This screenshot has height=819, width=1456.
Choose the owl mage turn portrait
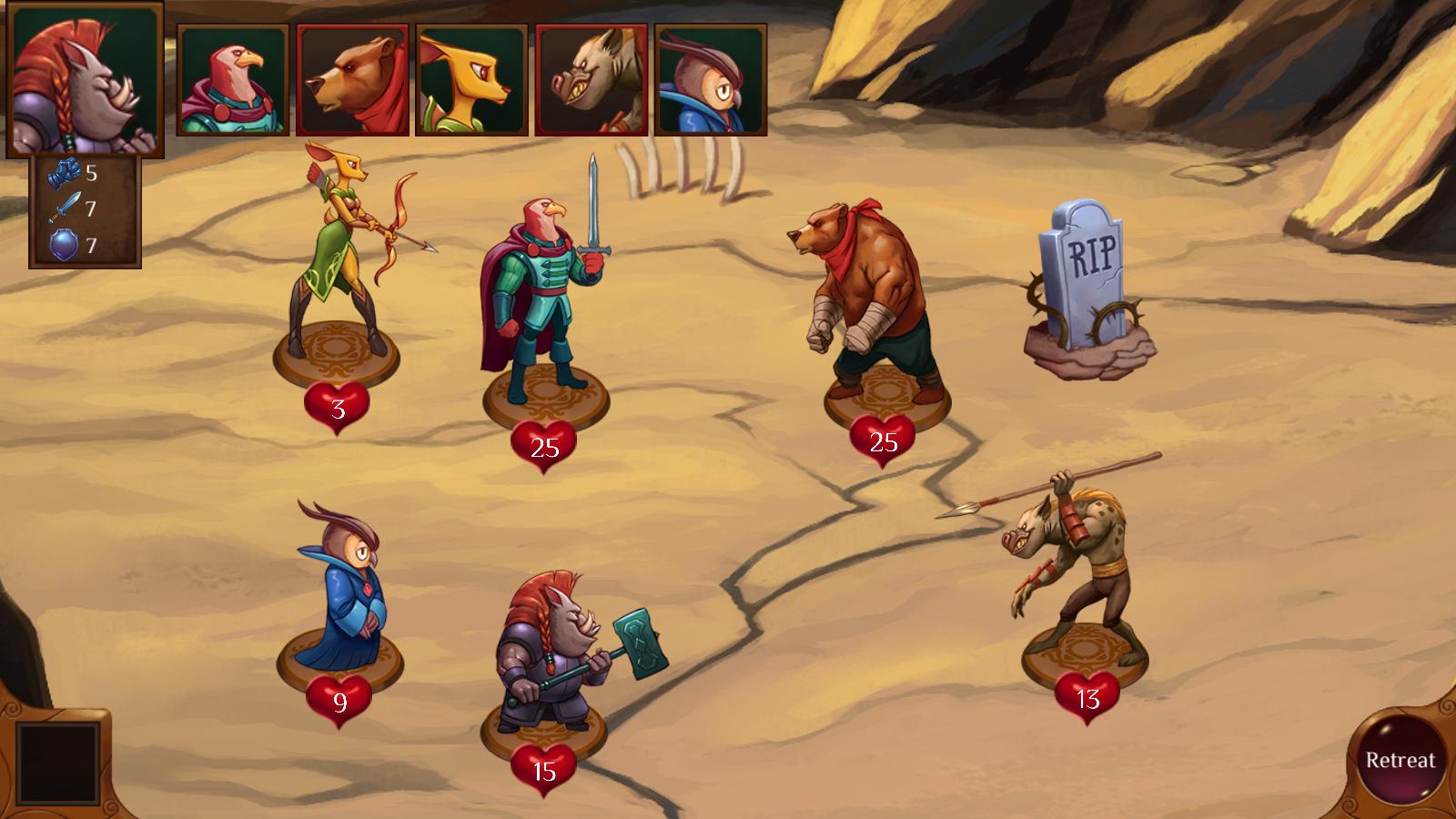[x=710, y=80]
